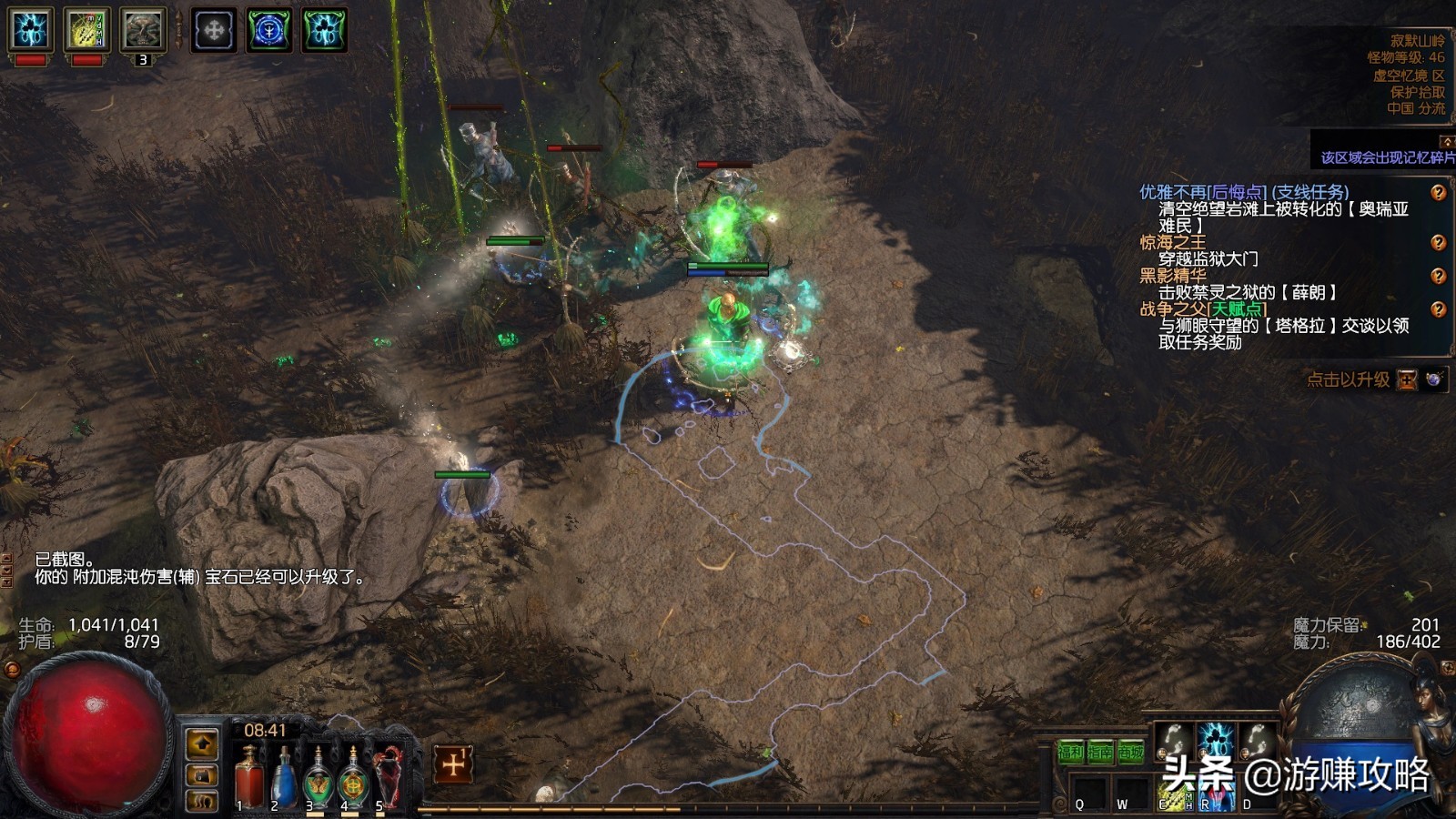Use the dark red flask in slot 5
The width and height of the screenshot is (1456, 819).
[x=389, y=778]
